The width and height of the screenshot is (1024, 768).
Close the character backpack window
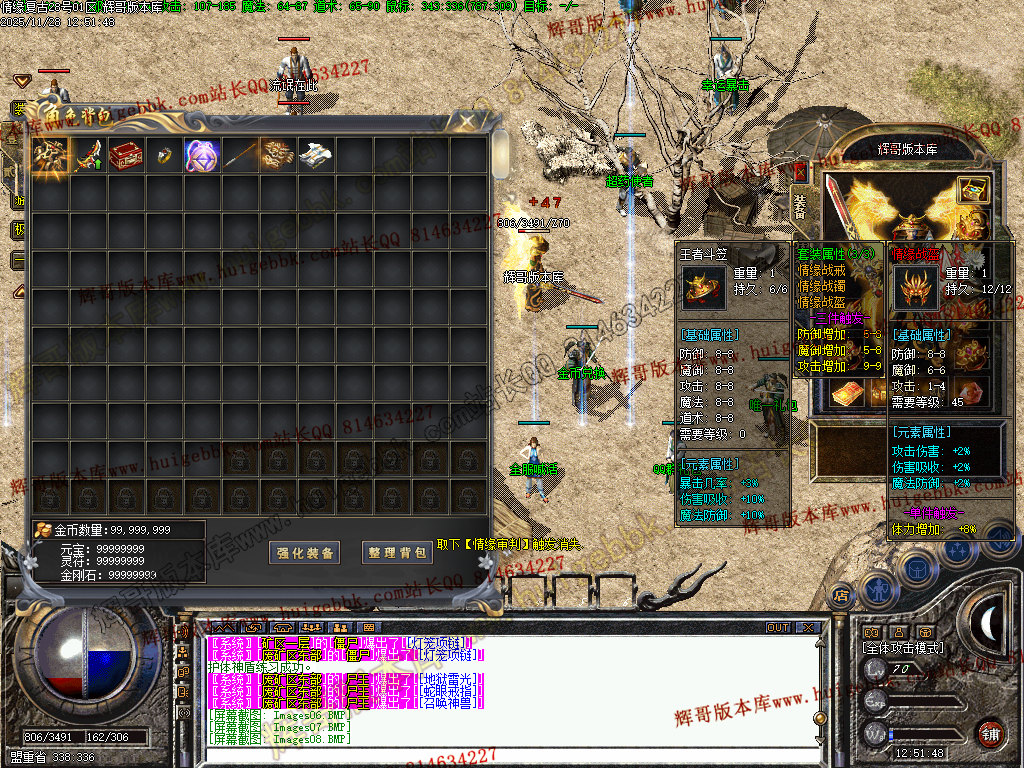tap(466, 122)
